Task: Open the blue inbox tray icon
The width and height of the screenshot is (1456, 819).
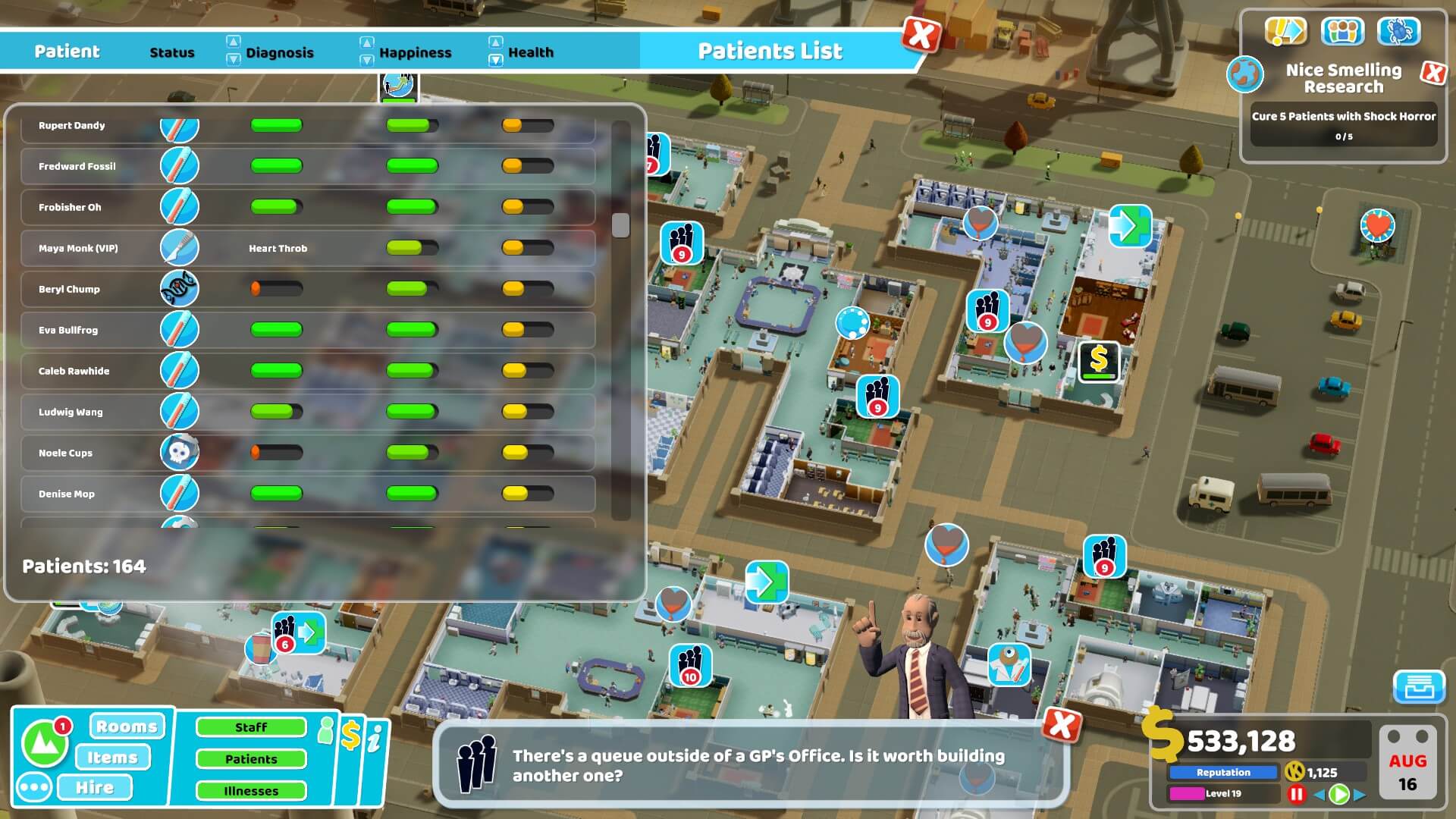Action: tap(1419, 687)
